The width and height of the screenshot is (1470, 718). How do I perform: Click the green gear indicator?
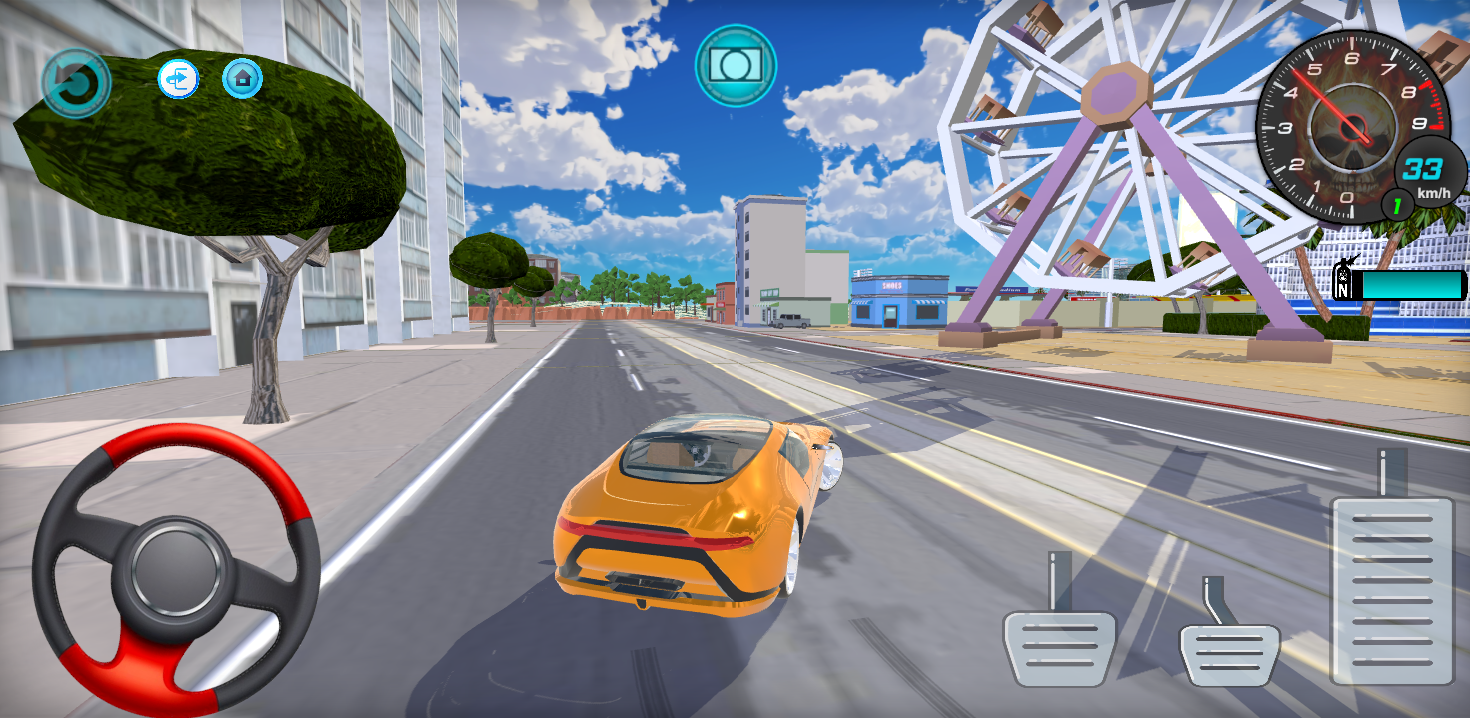1397,206
